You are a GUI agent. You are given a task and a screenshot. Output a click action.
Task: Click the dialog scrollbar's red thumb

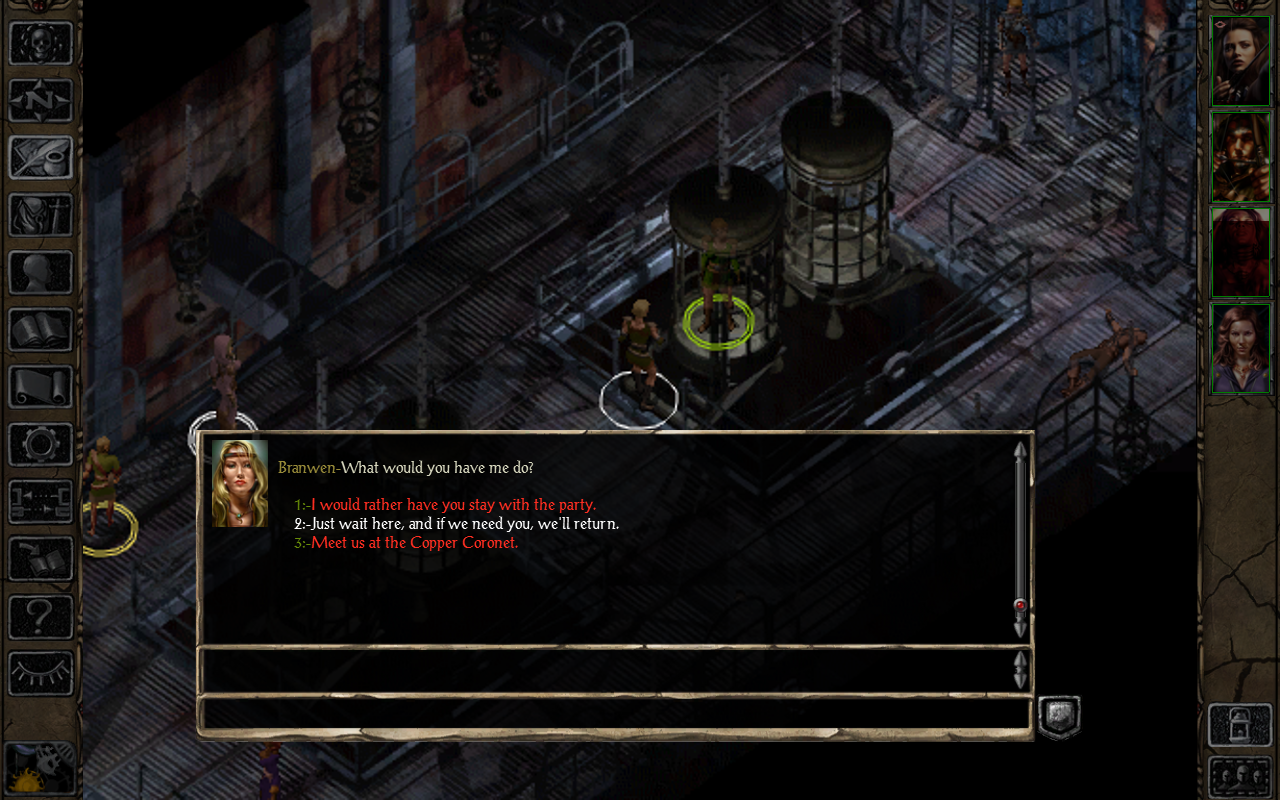1020,605
